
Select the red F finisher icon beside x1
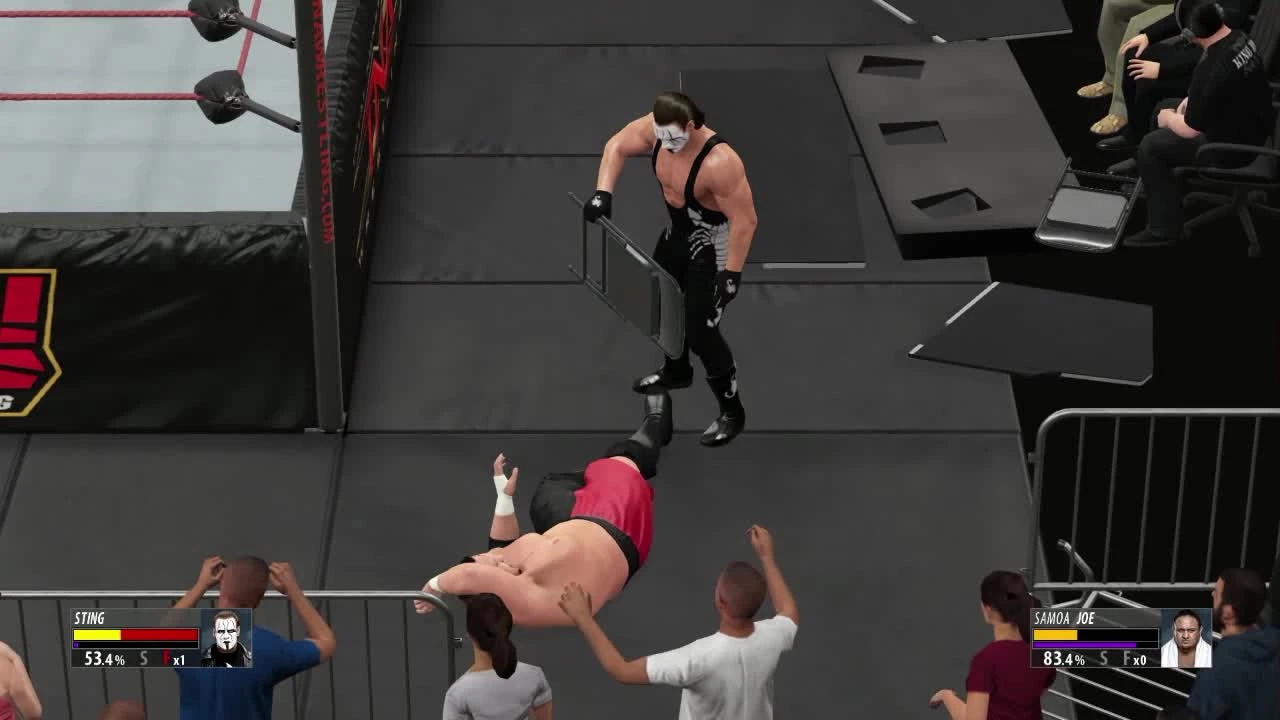click(x=166, y=657)
